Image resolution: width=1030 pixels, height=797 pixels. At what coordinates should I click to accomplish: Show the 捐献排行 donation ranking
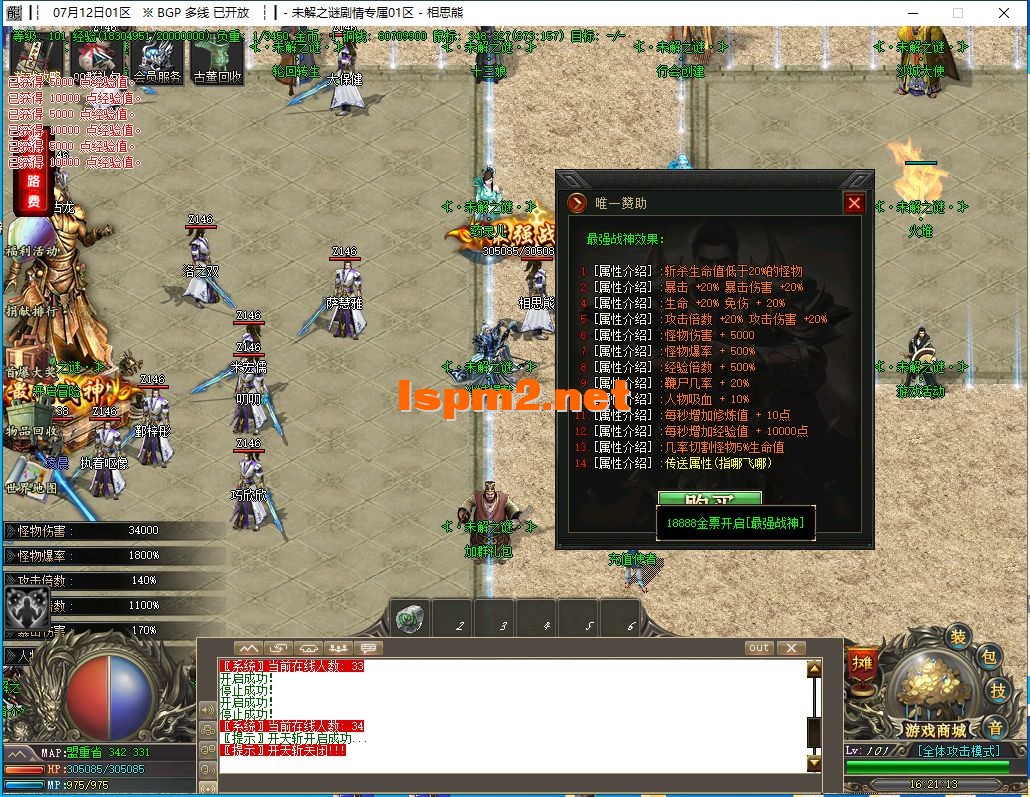pos(32,311)
